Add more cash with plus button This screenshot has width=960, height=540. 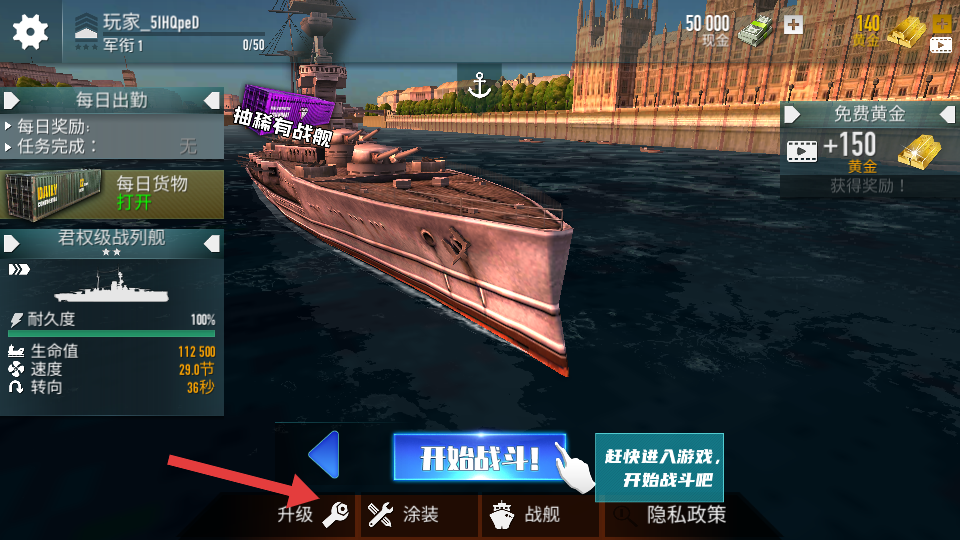tap(793, 24)
